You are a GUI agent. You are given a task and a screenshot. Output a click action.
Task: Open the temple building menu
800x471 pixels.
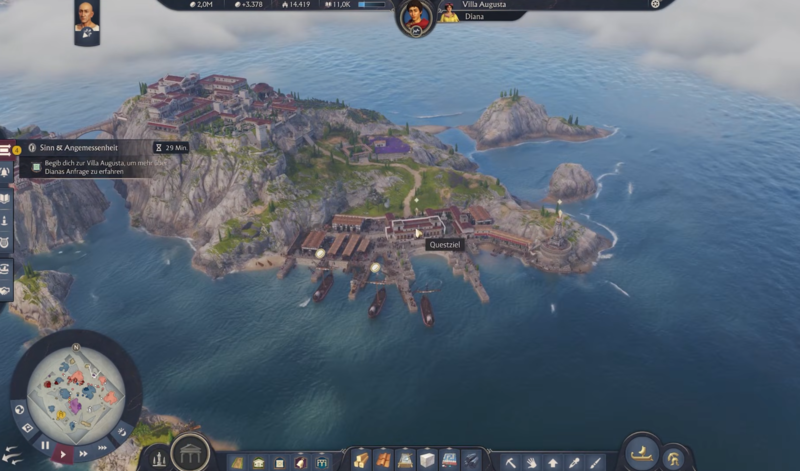(x=190, y=453)
